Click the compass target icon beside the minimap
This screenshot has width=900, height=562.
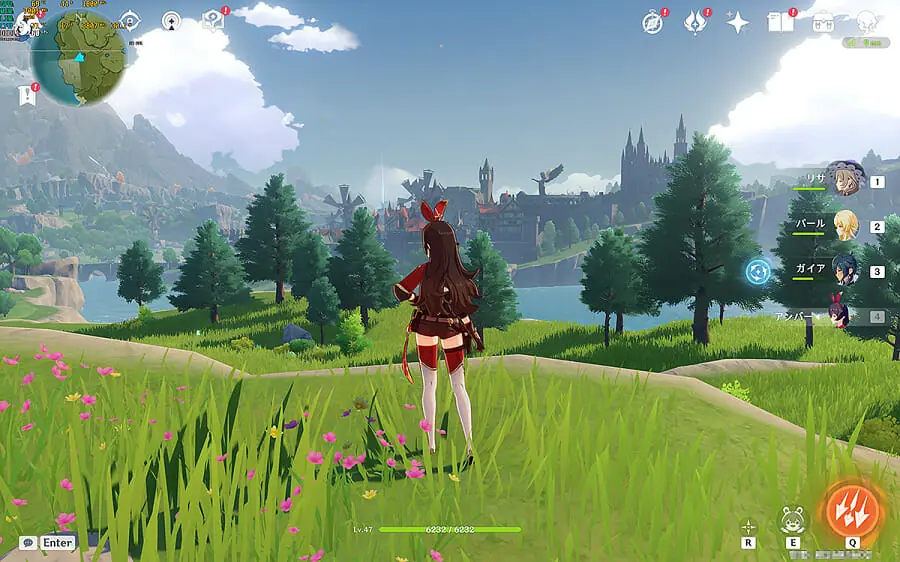pos(130,20)
